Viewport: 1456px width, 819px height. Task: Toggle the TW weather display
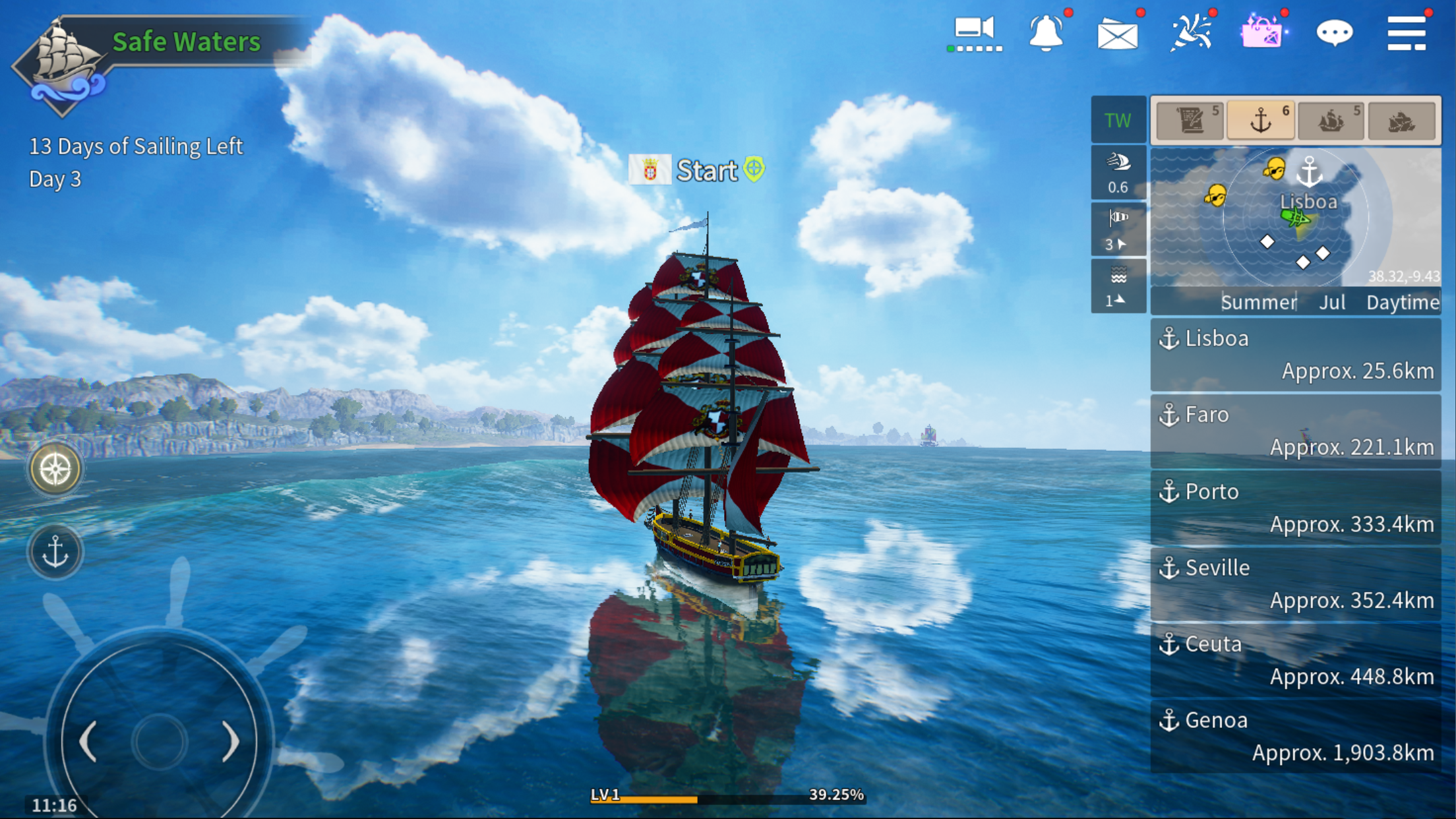(x=1118, y=121)
